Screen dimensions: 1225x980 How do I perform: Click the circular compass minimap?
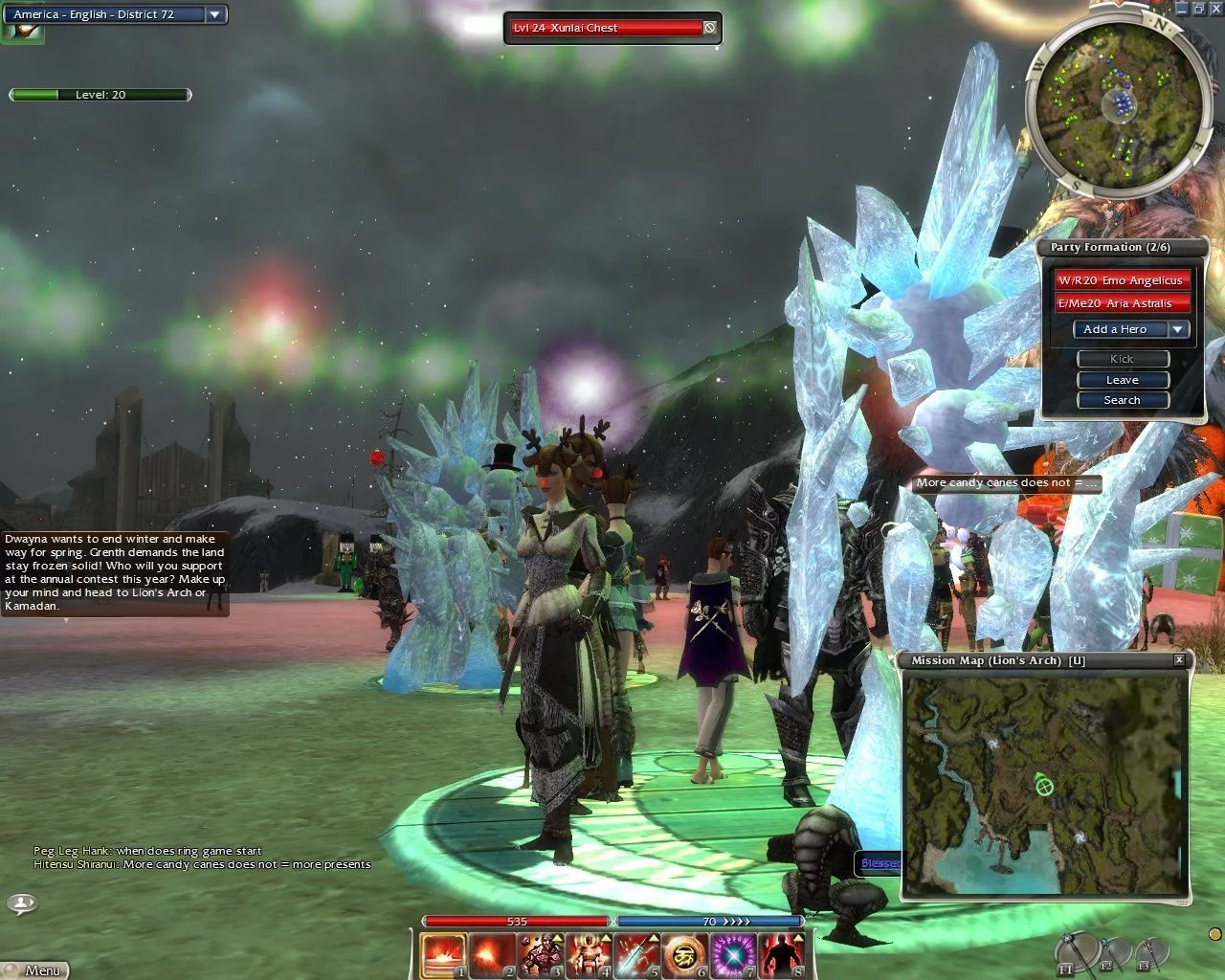click(x=1114, y=100)
